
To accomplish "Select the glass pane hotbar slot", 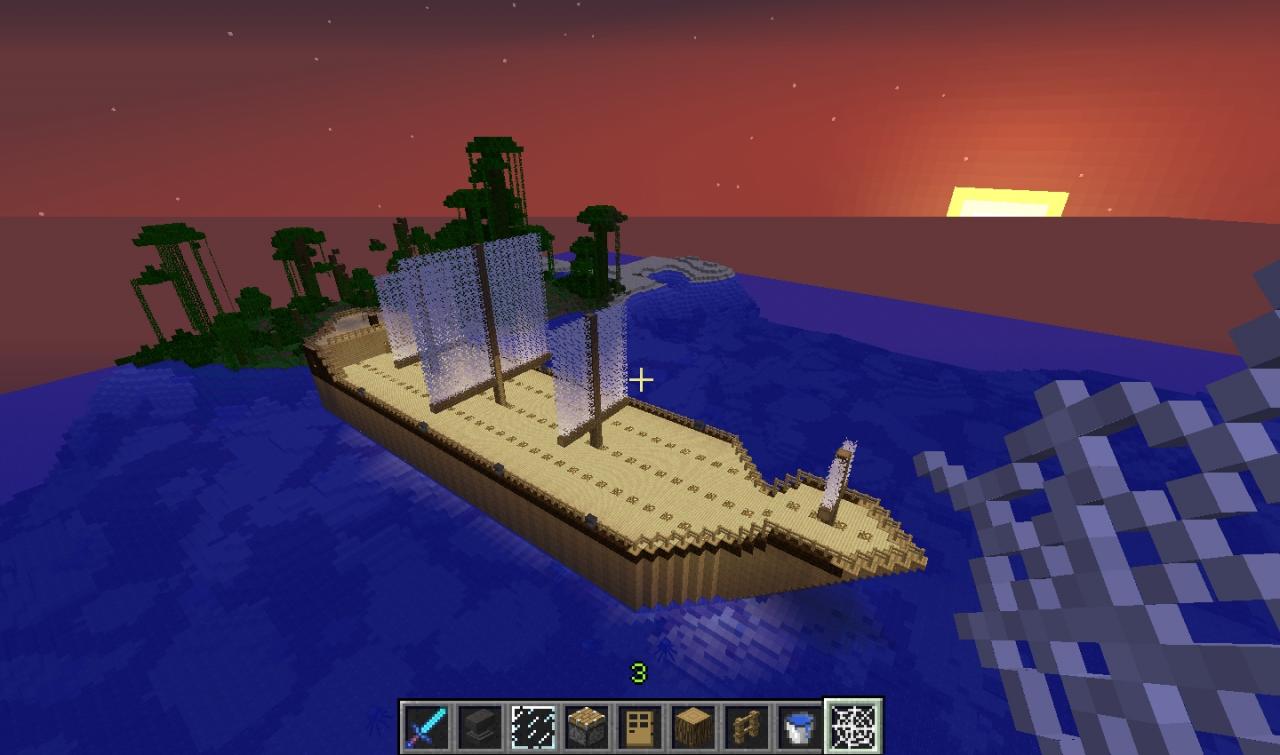I will [x=532, y=726].
